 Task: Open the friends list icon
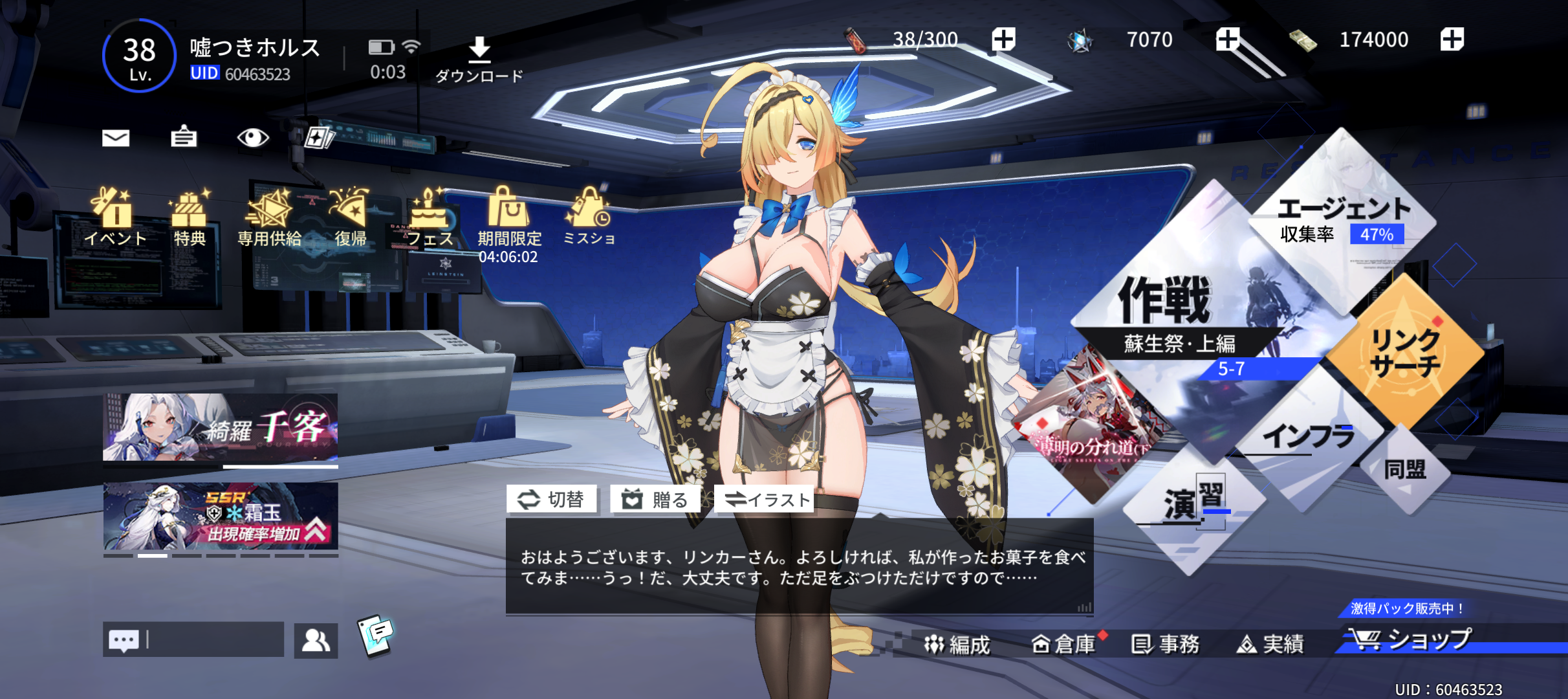(x=316, y=641)
